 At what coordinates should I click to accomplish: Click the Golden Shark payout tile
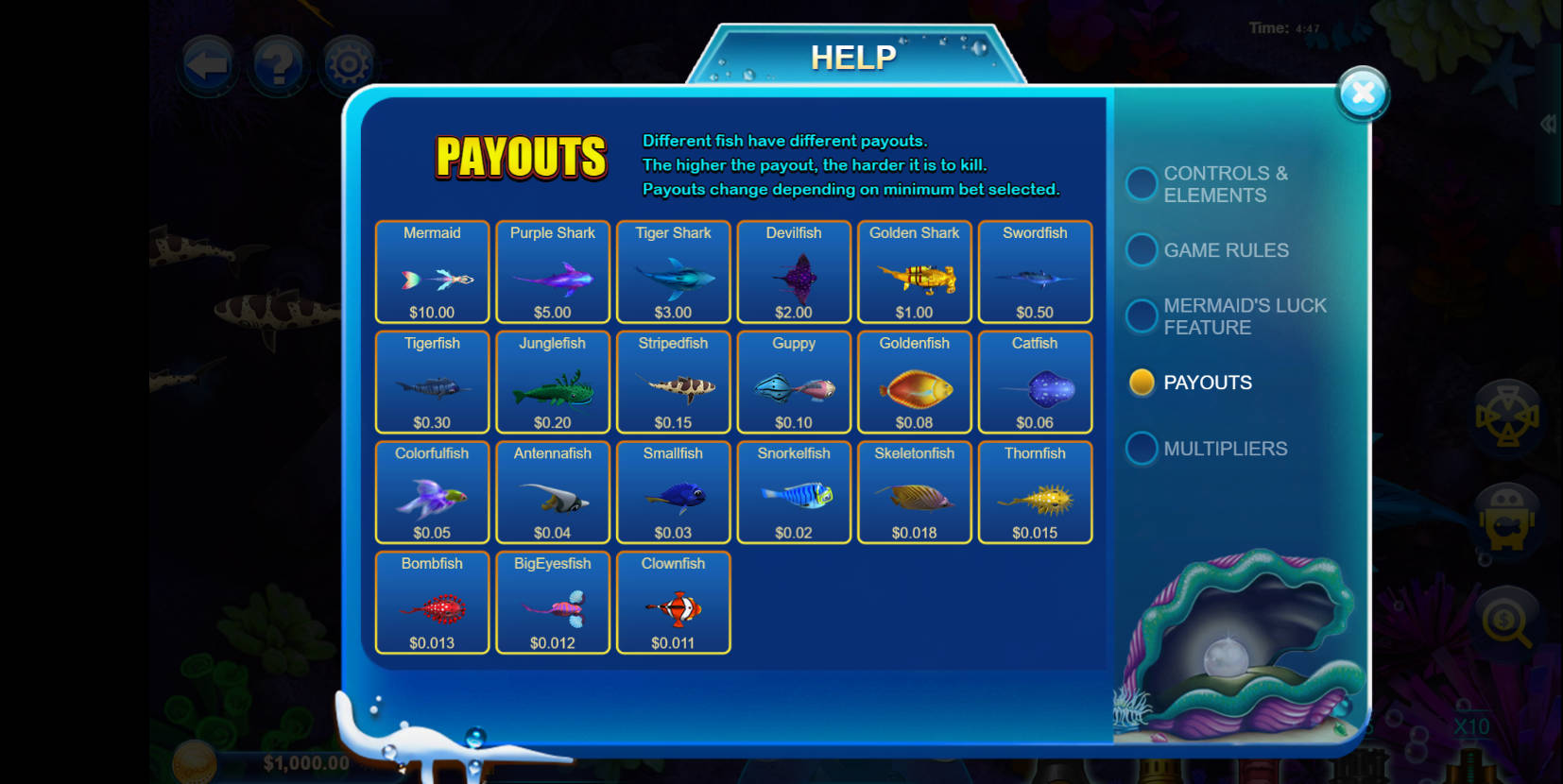pos(914,272)
